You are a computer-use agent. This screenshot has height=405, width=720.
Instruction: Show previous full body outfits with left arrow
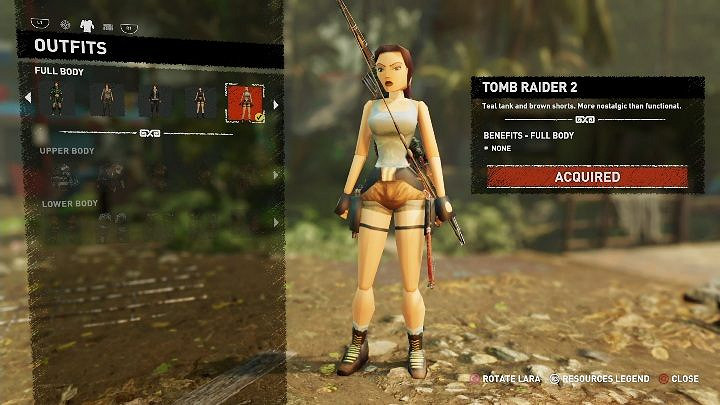coord(28,98)
